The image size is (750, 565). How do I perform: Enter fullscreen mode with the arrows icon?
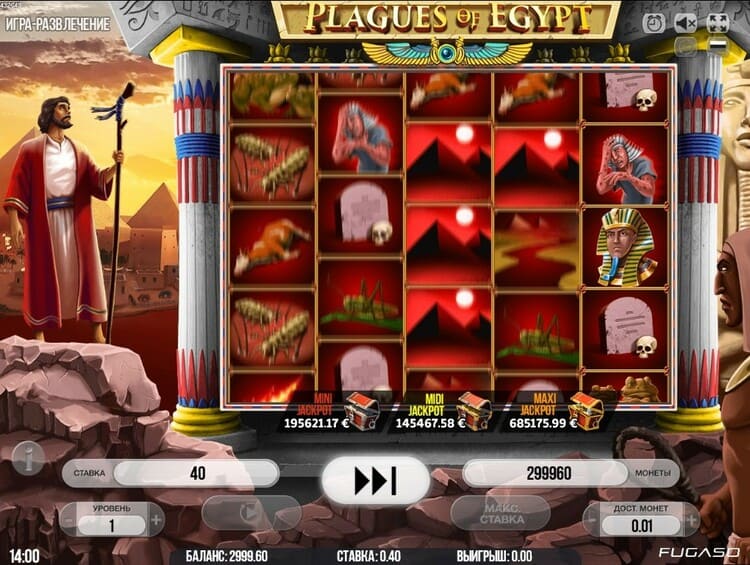[717, 22]
